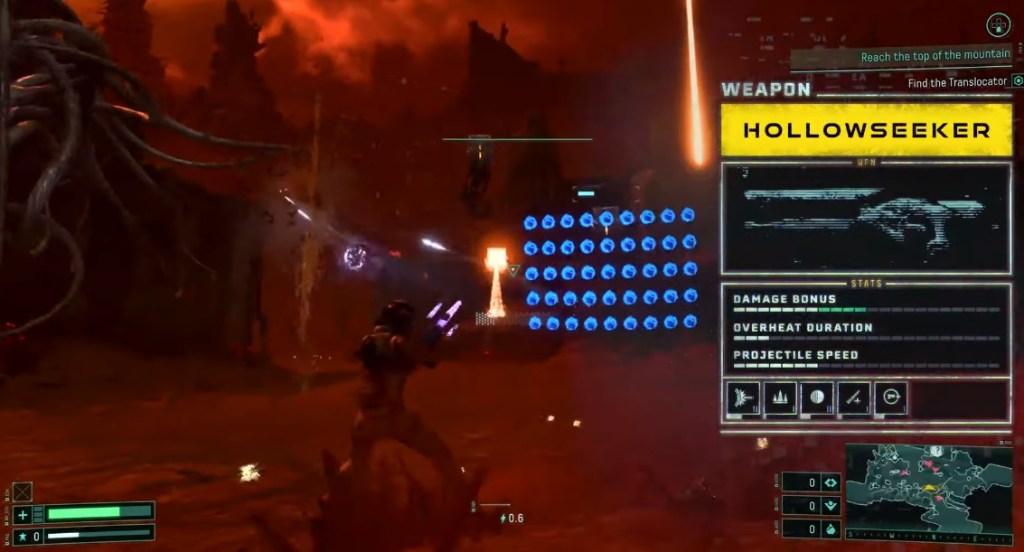Select the Hollowseeker weapon name banner
The width and height of the screenshot is (1024, 552).
[x=866, y=130]
